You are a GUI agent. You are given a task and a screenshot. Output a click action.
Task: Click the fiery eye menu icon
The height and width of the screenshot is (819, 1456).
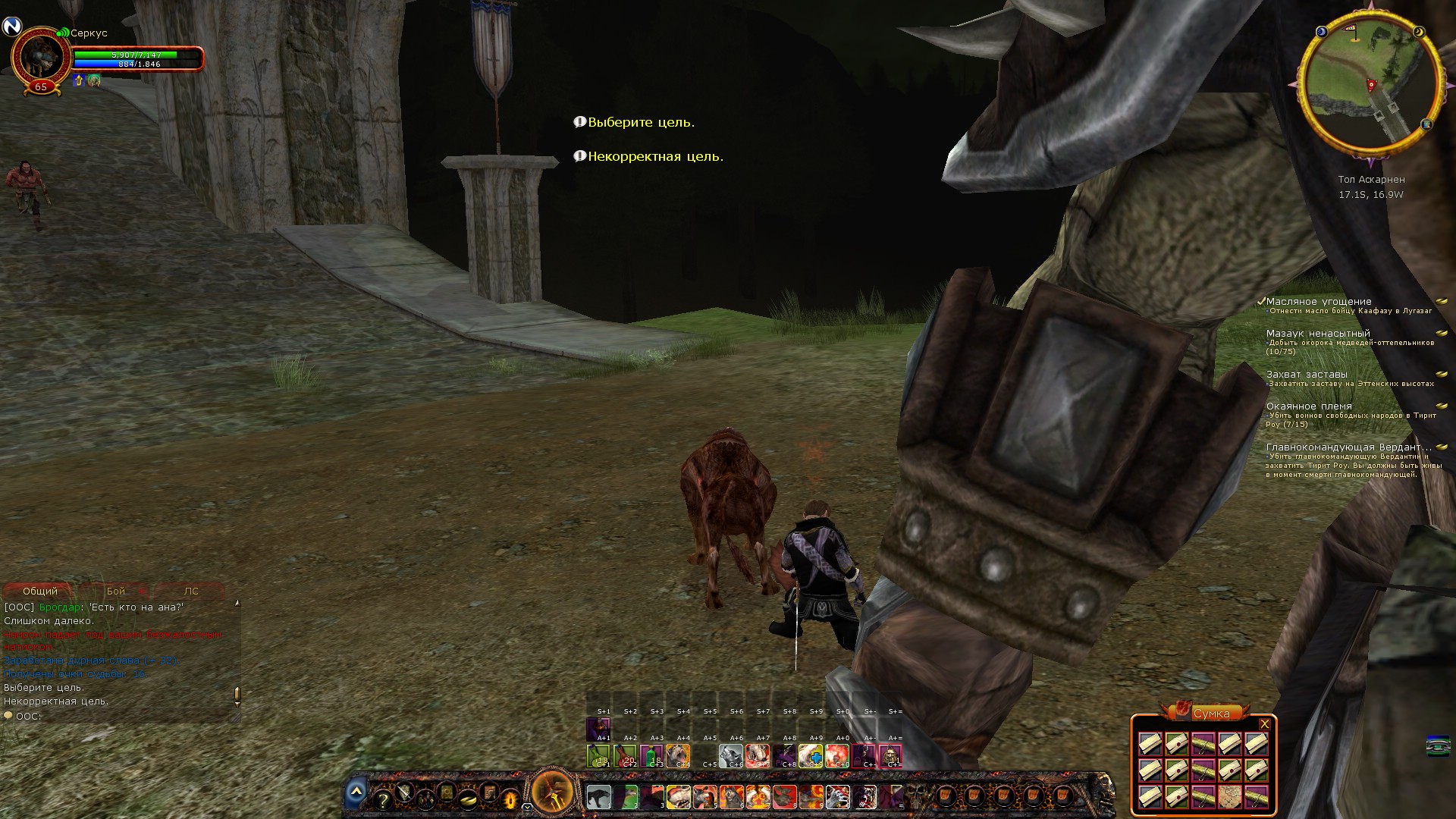tap(510, 799)
